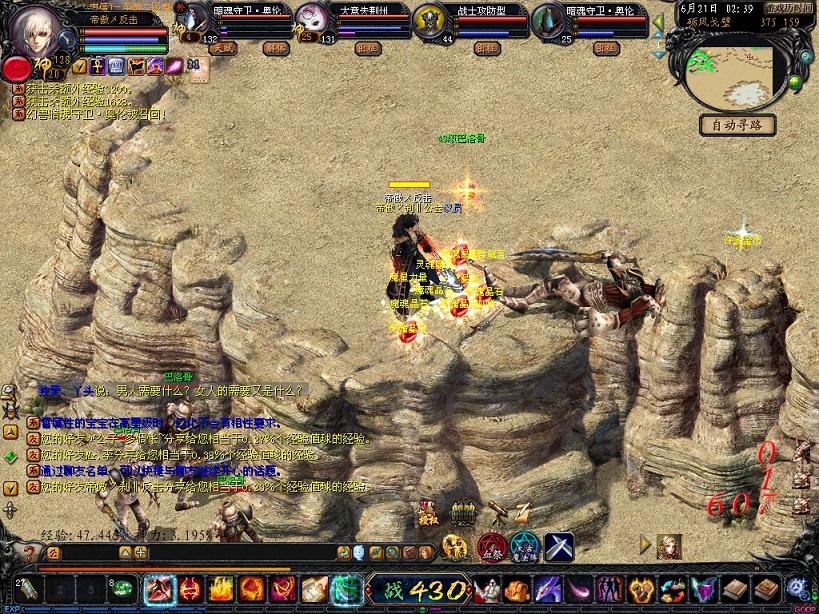Open the female character portrait near hotbar

pyautogui.click(x=669, y=545)
